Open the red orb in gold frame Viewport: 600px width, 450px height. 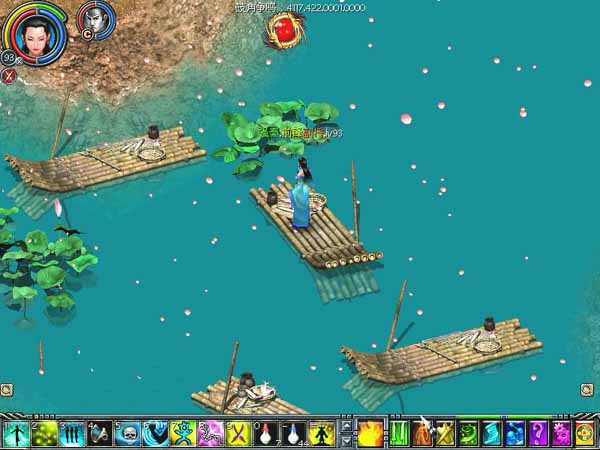(x=284, y=30)
